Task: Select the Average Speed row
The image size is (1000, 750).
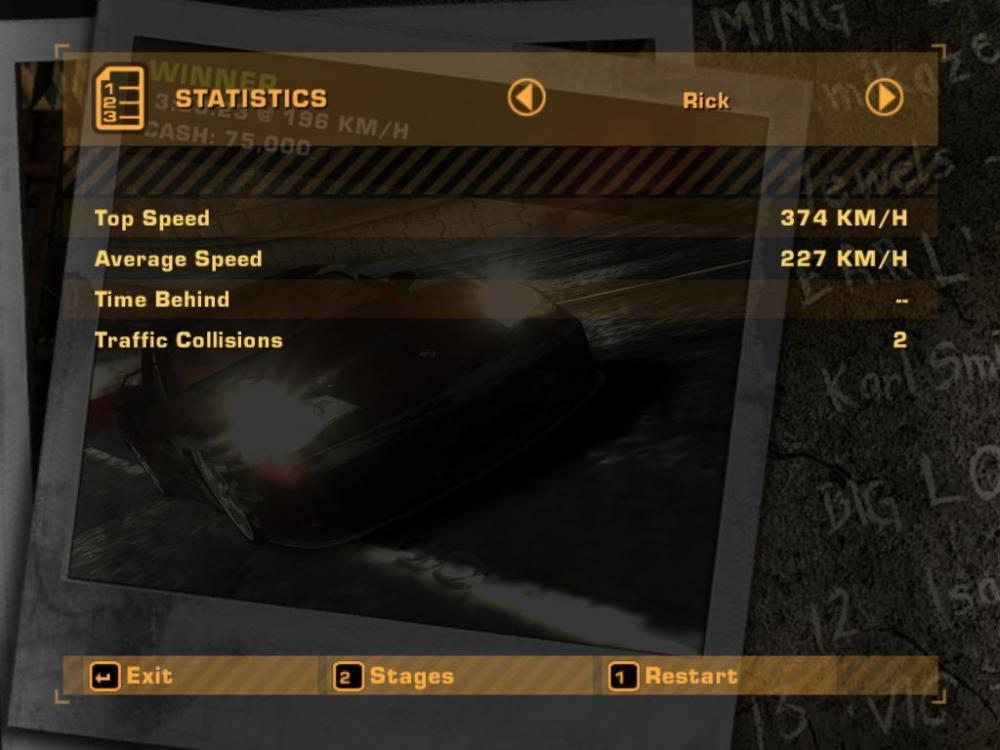Action: [500, 259]
